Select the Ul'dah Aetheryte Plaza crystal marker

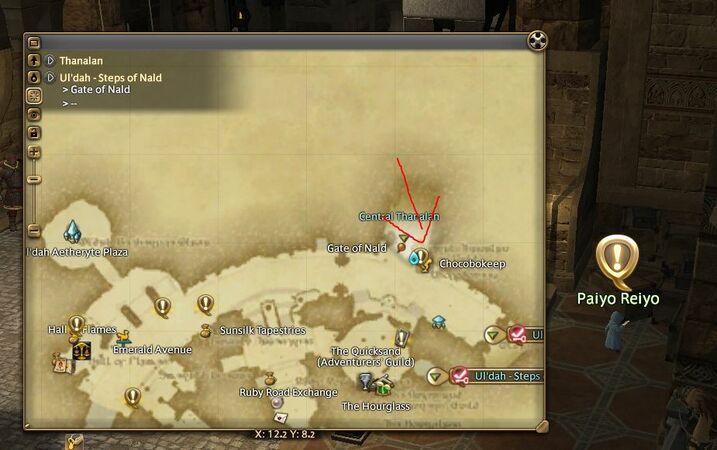click(72, 232)
